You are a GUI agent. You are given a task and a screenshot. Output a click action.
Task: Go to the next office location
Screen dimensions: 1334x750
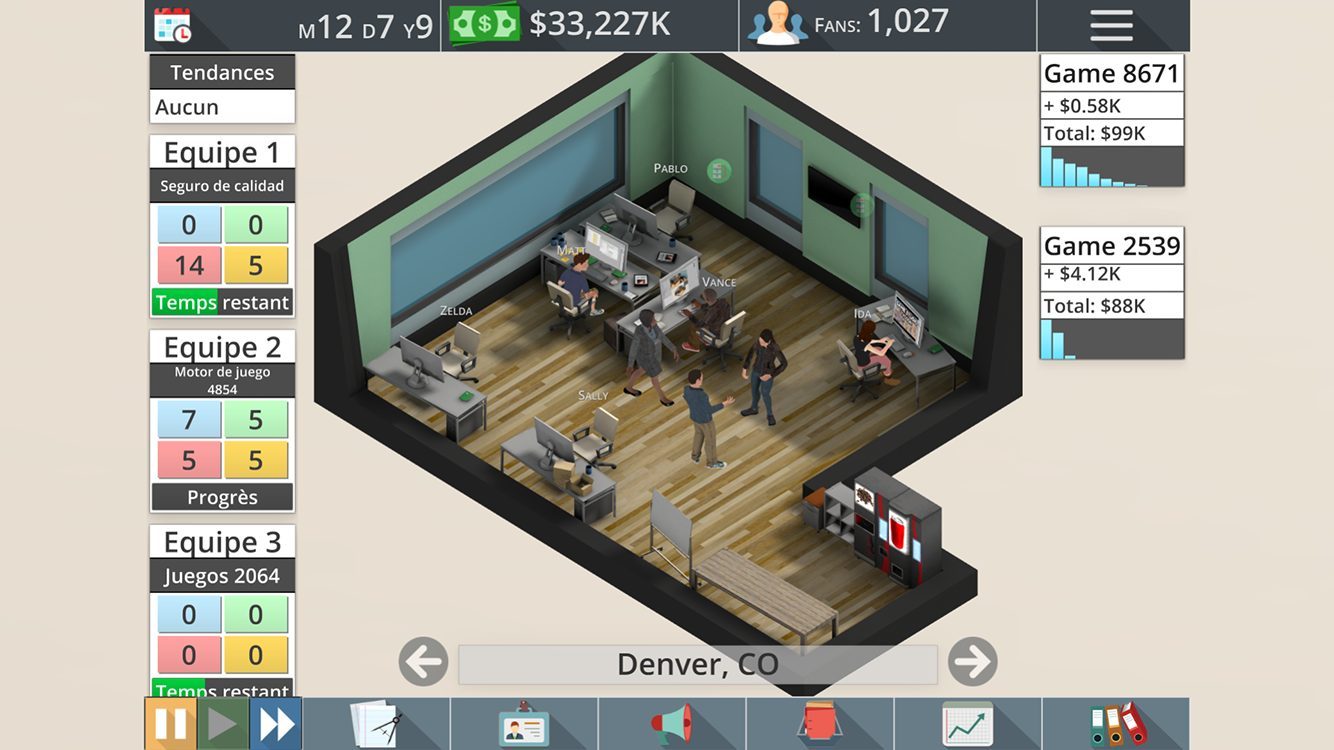(972, 662)
